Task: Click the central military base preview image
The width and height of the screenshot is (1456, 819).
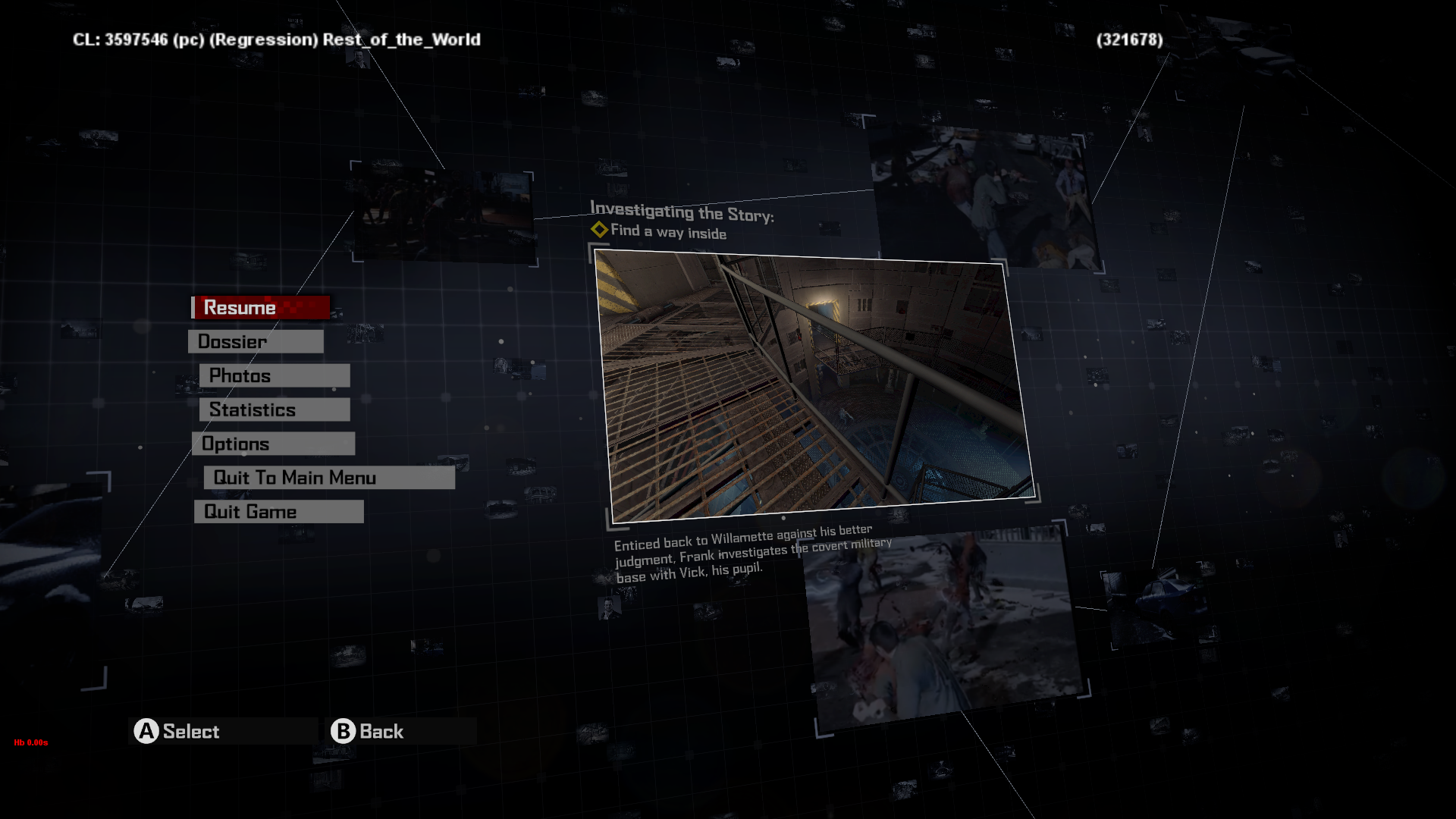Action: pyautogui.click(x=811, y=379)
